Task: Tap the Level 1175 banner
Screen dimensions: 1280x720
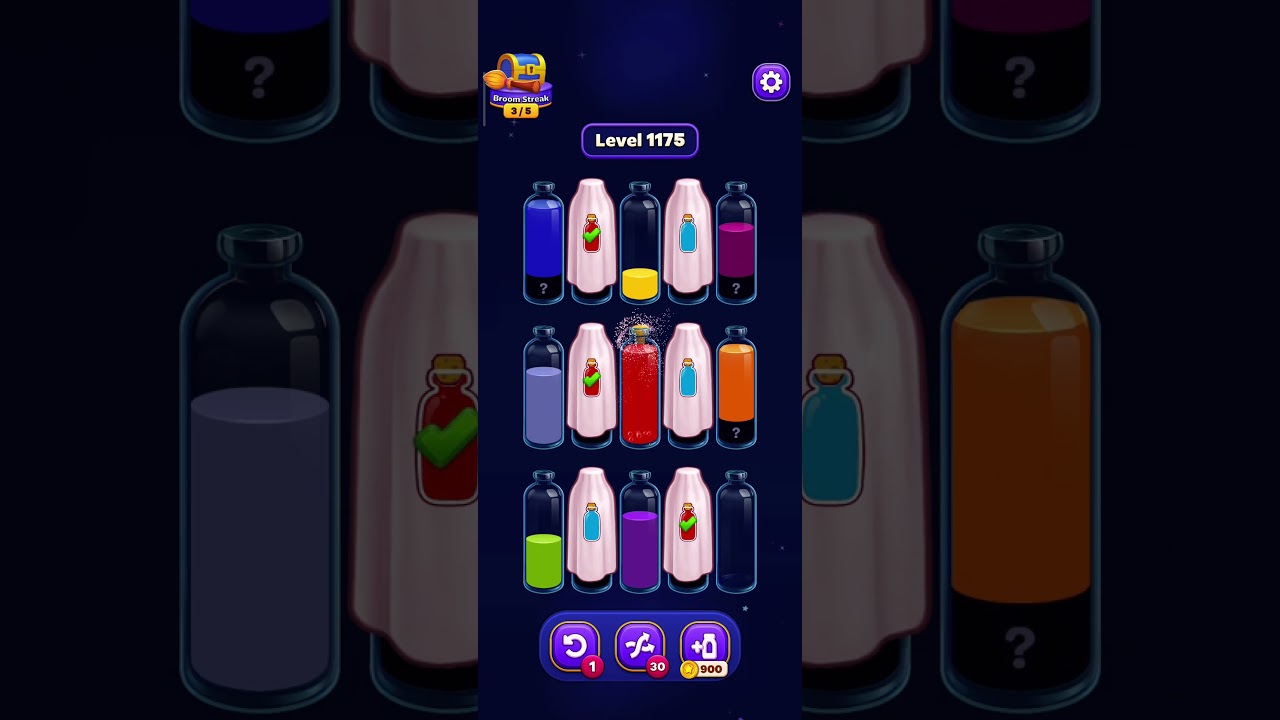Action: click(x=640, y=140)
